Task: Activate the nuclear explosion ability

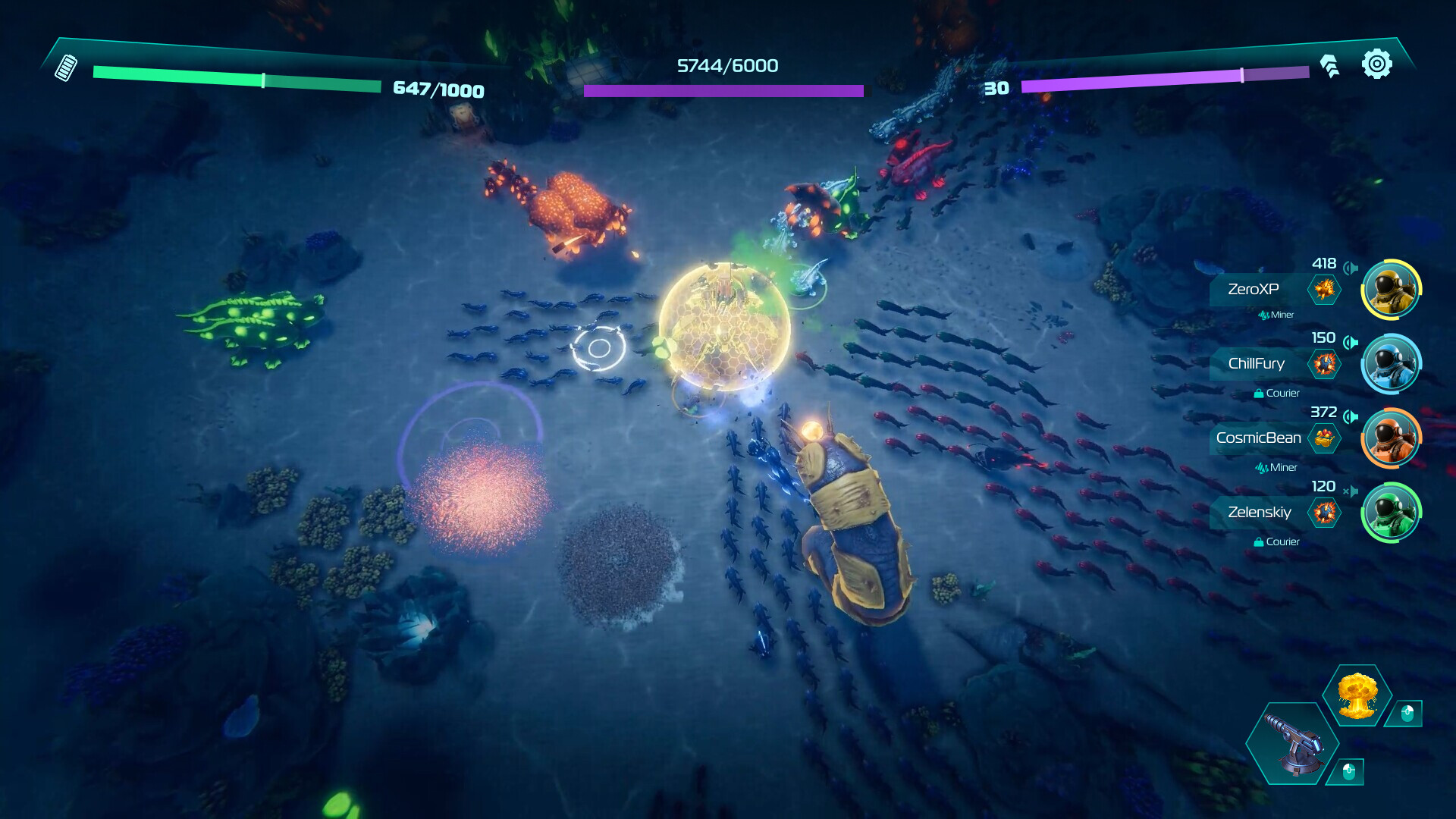Action: (x=1357, y=695)
